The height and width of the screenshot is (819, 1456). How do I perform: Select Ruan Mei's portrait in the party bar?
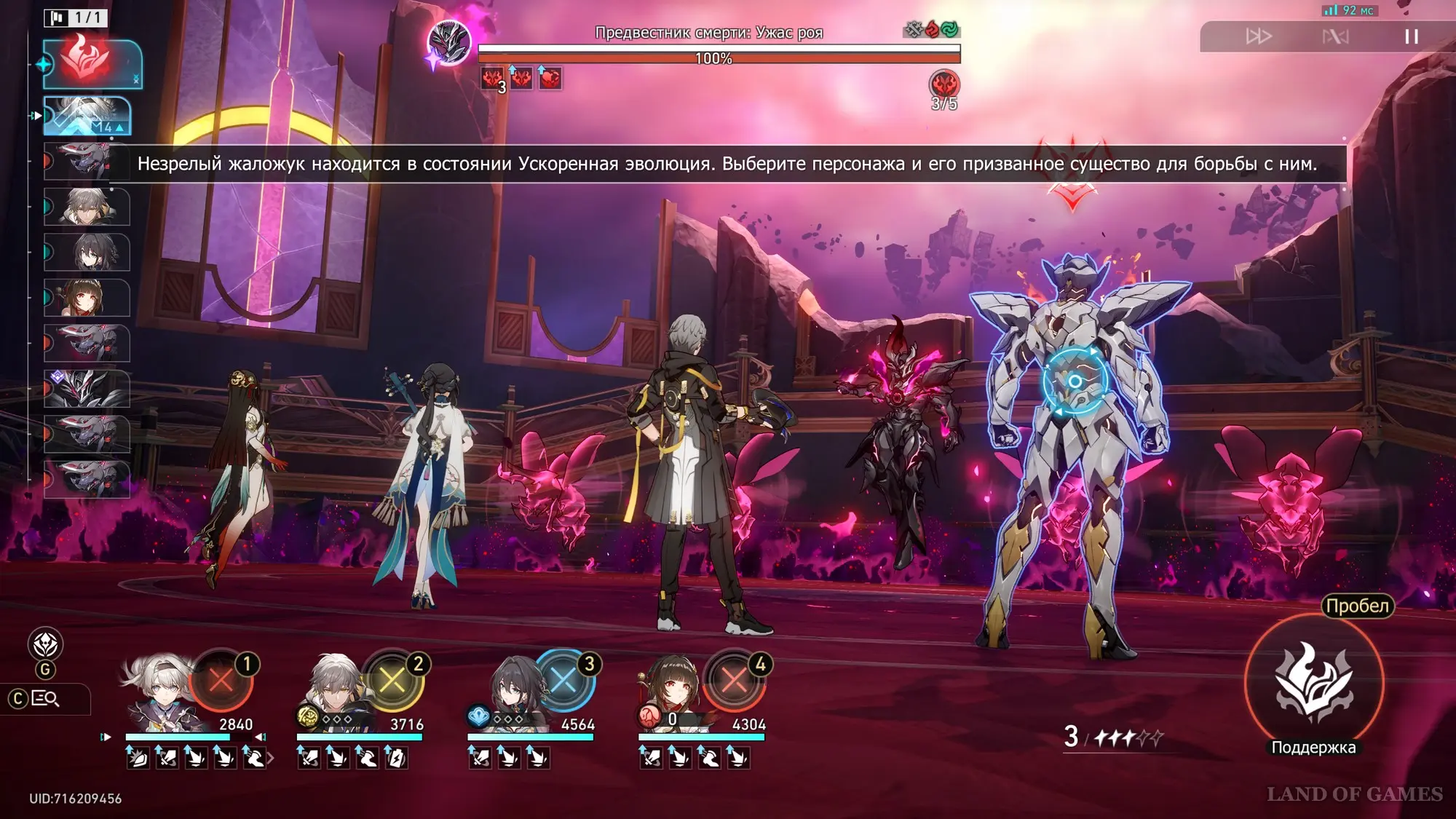pos(515,692)
